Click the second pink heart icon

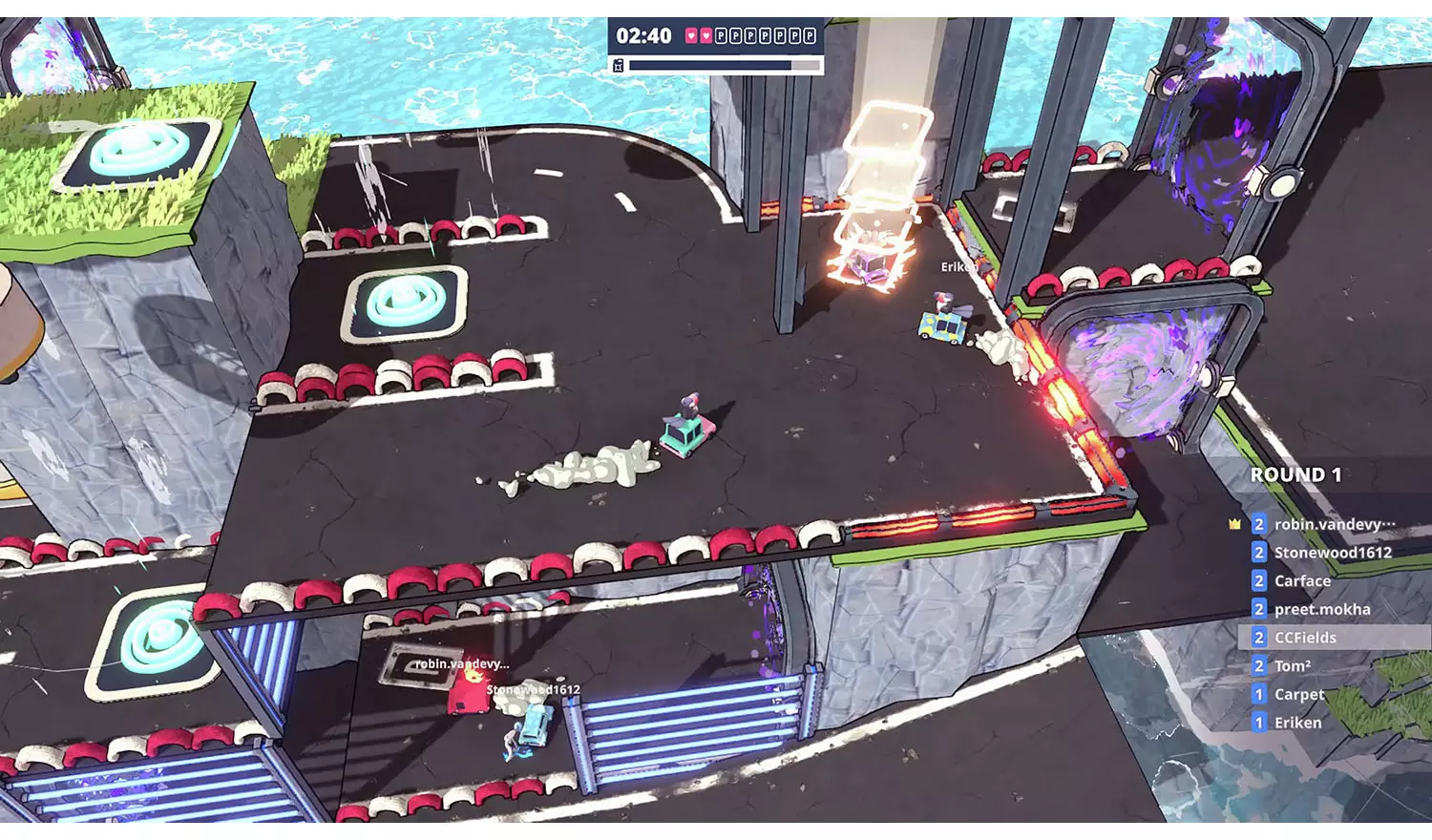coord(706,36)
